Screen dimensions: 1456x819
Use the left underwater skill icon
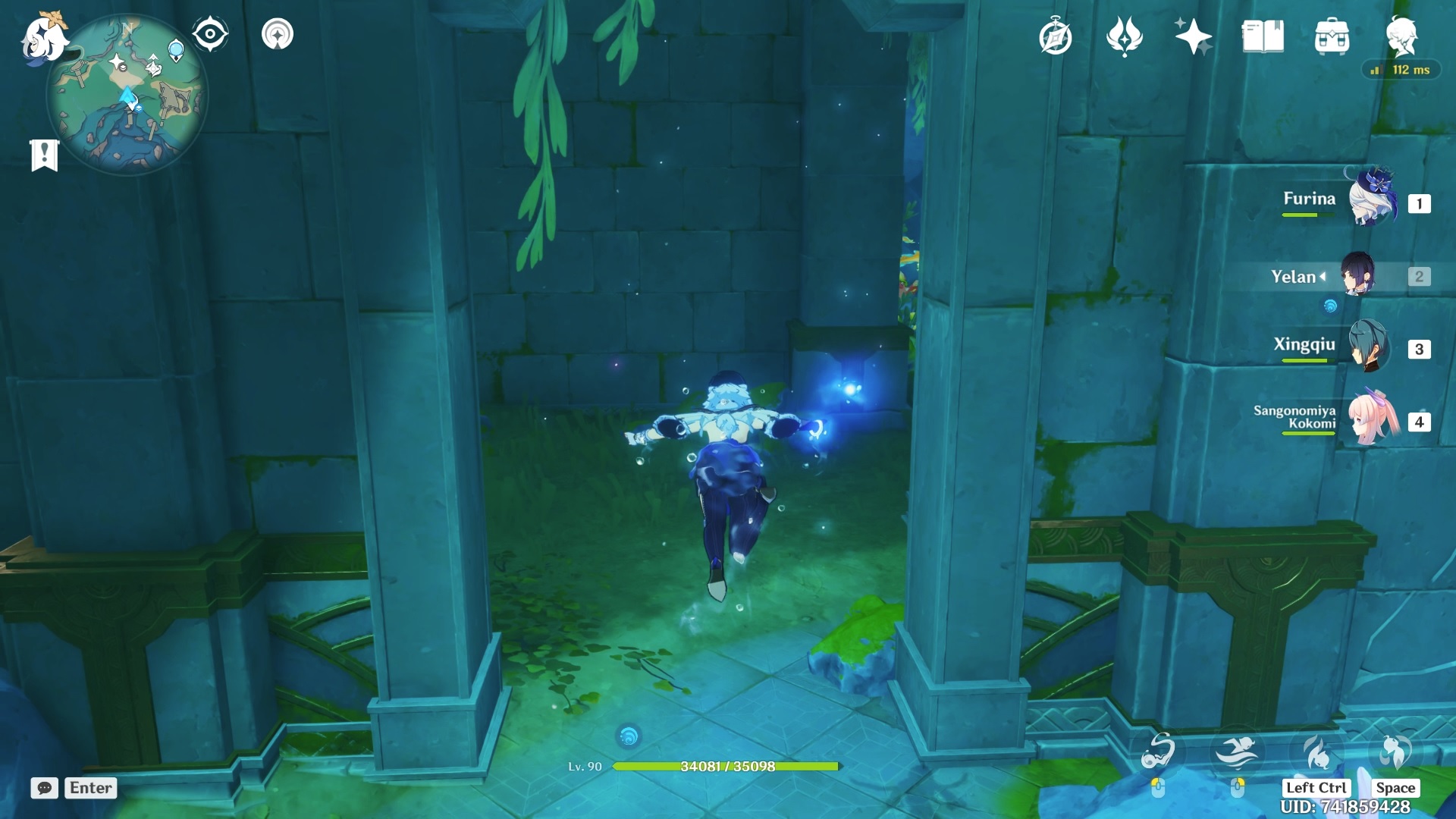point(1158,752)
